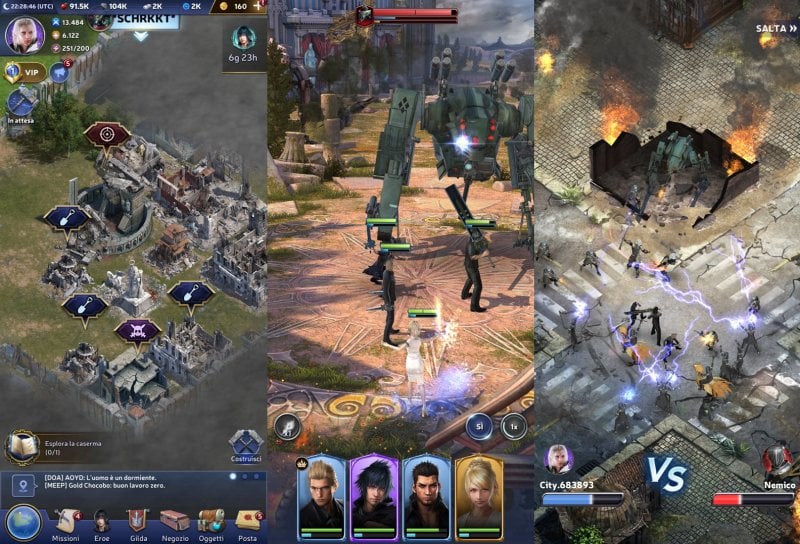
Task: Open the megaphone announcements icon
Action: point(60,72)
